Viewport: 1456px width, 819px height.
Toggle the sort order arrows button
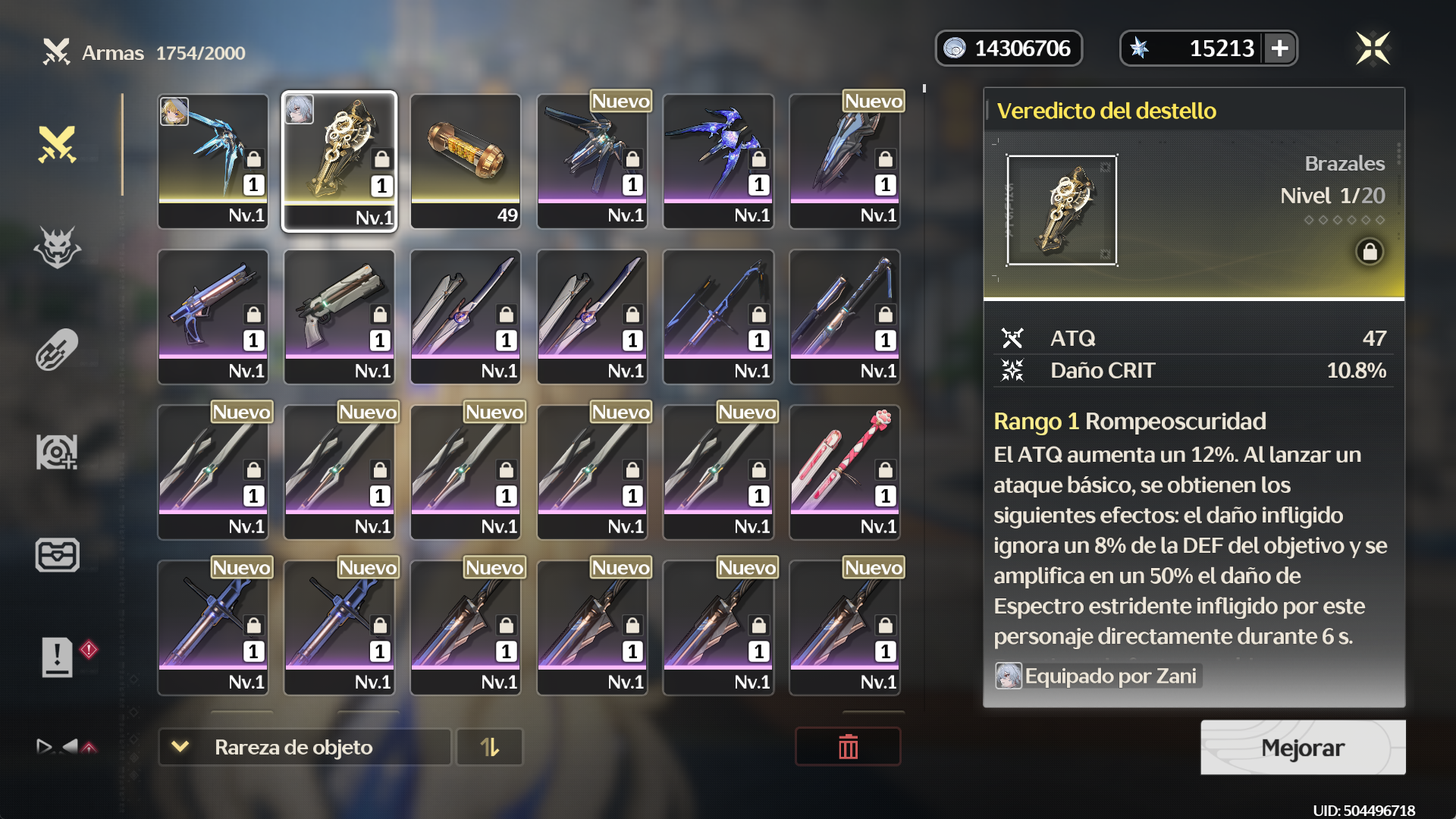(490, 748)
